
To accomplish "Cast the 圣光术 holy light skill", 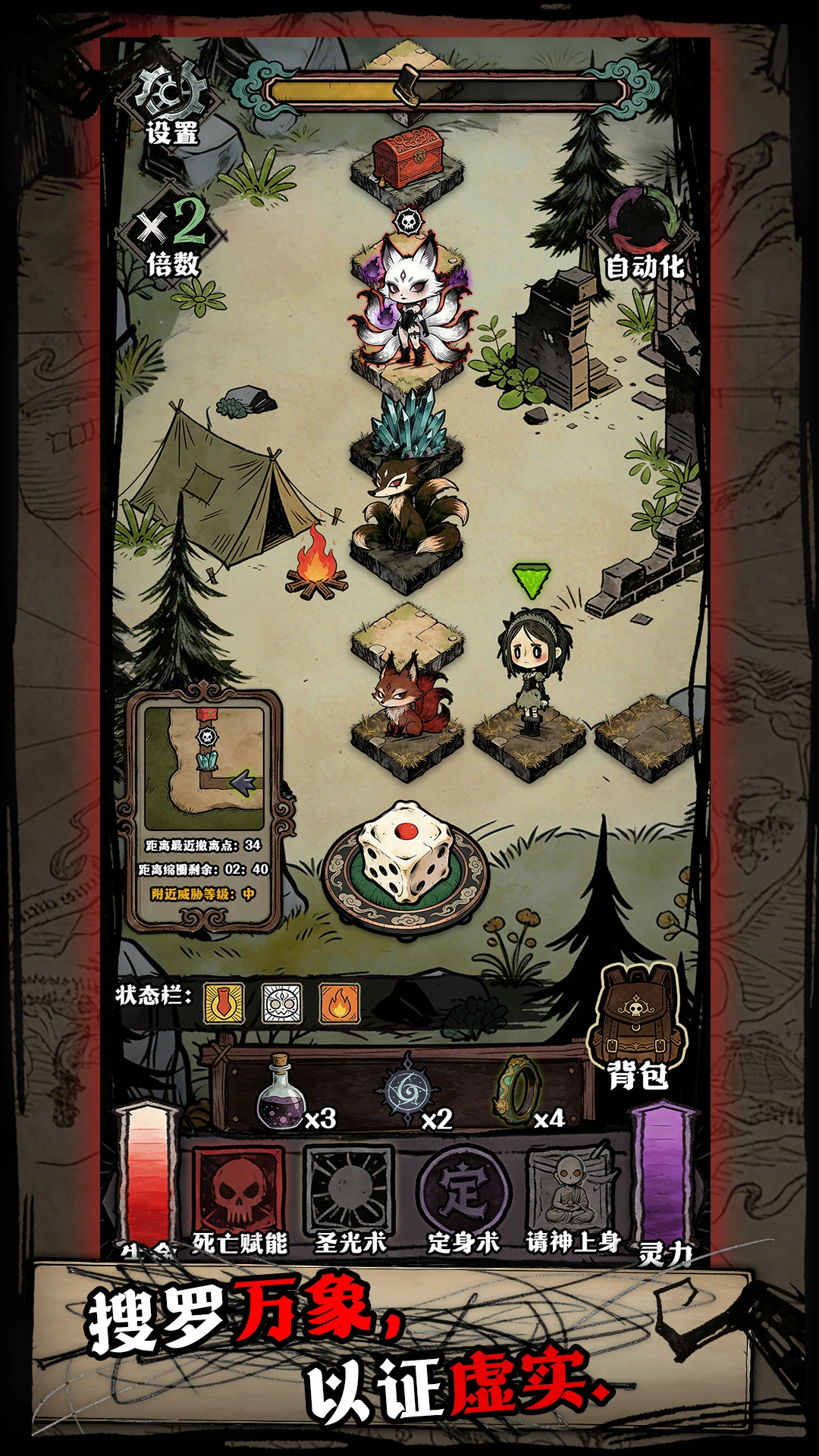I will (x=349, y=1189).
